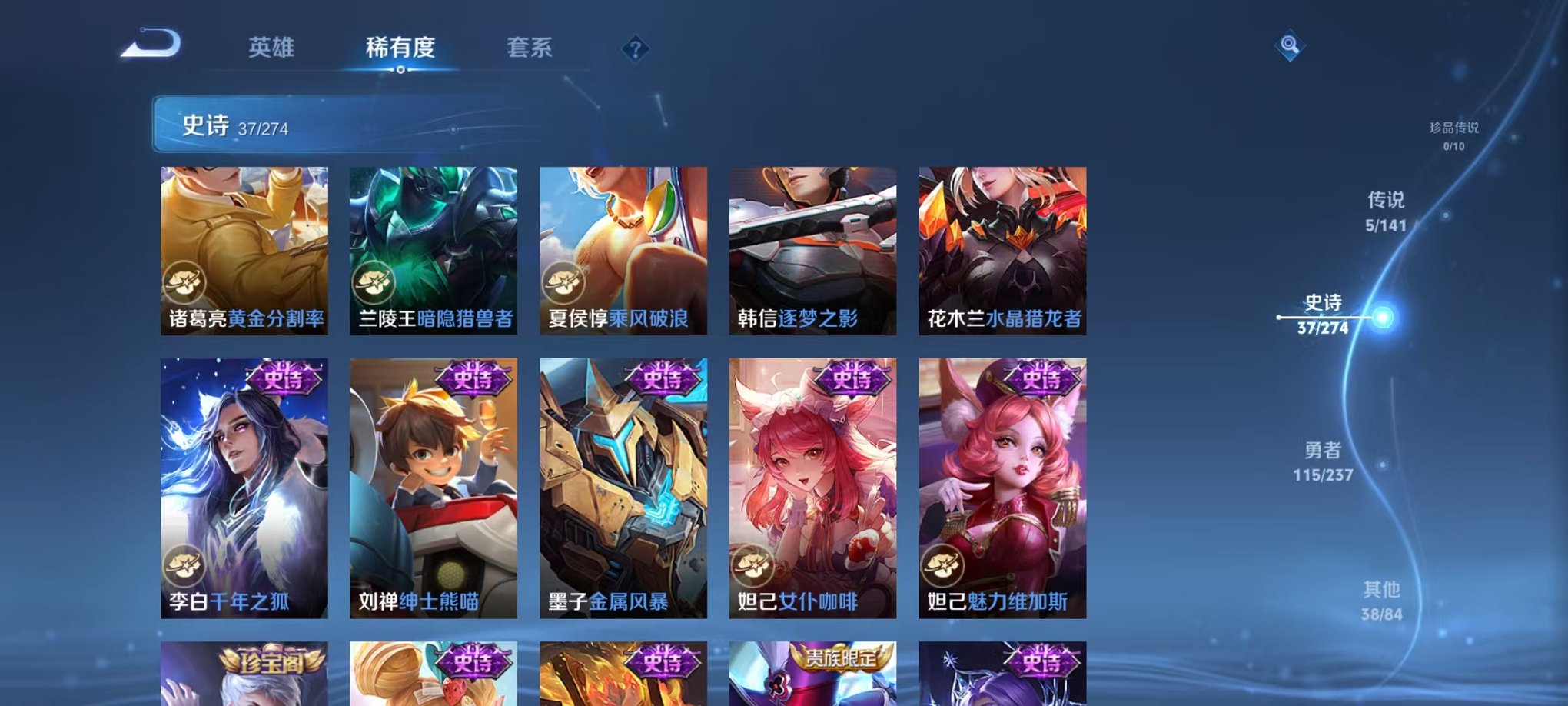The width and height of the screenshot is (1568, 706).
Task: Switch to the 英雄 tab
Action: pyautogui.click(x=271, y=48)
